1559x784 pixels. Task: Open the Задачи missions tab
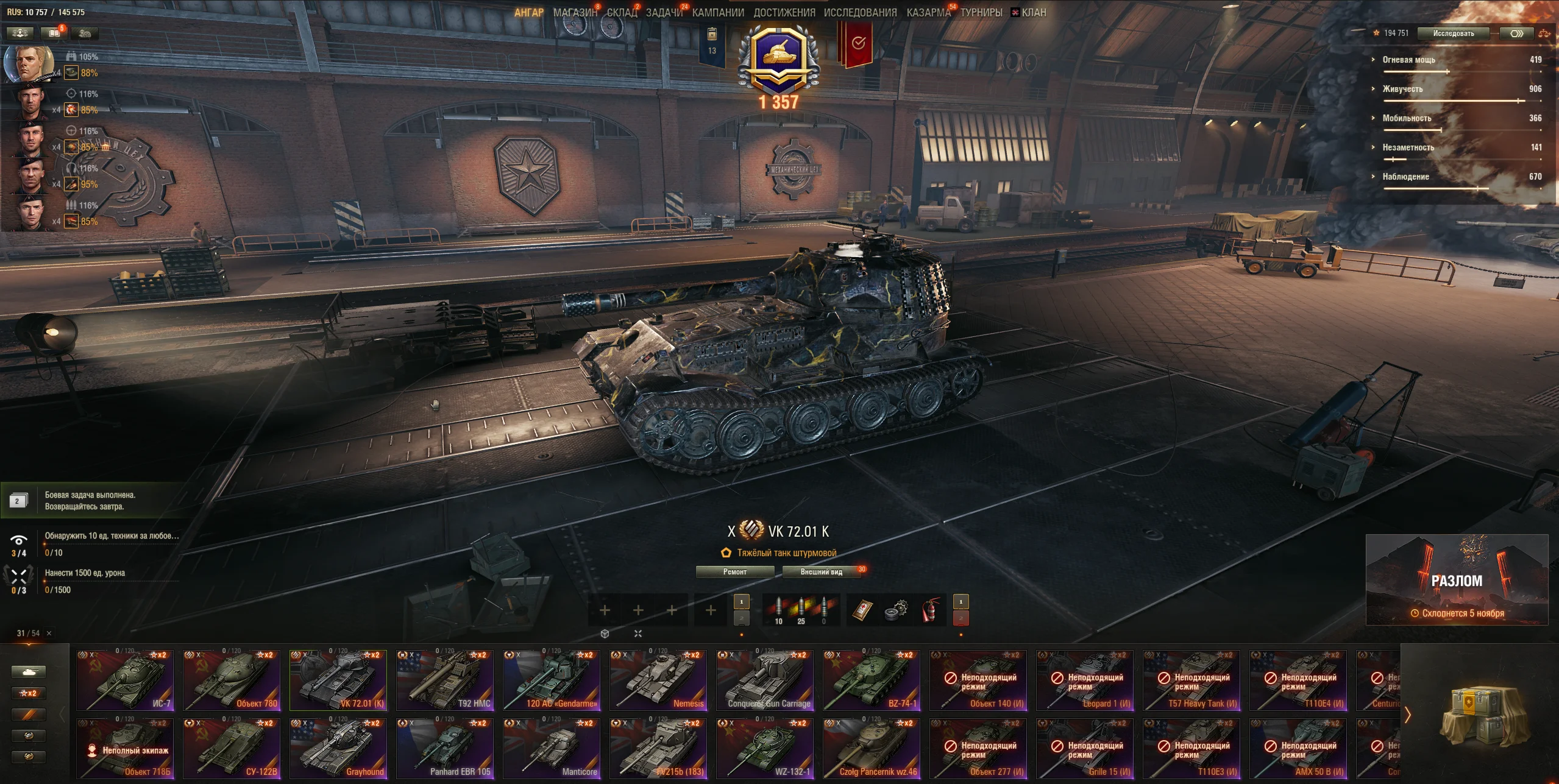point(664,12)
